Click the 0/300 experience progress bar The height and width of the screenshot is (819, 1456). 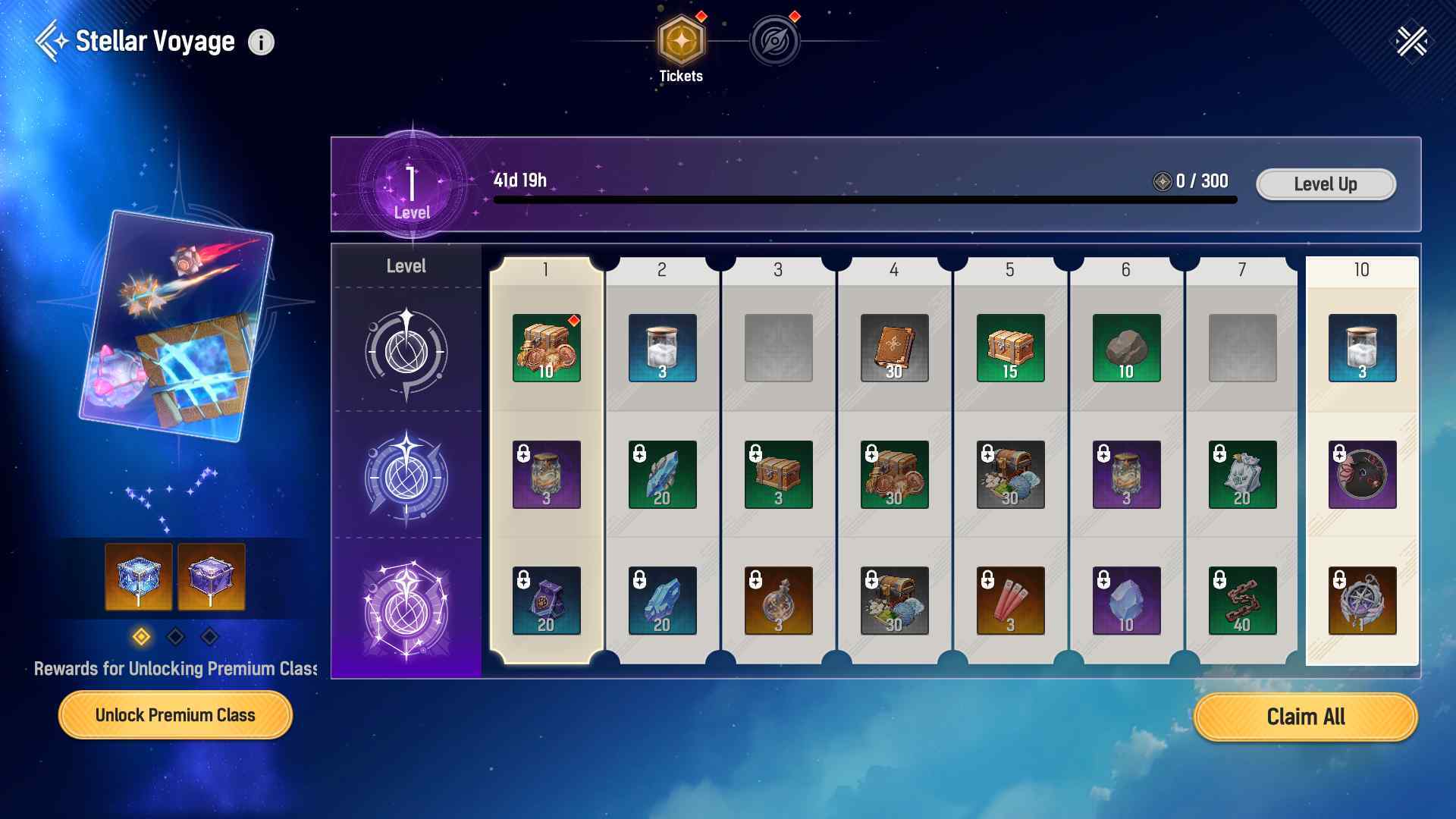pyautogui.click(x=864, y=199)
